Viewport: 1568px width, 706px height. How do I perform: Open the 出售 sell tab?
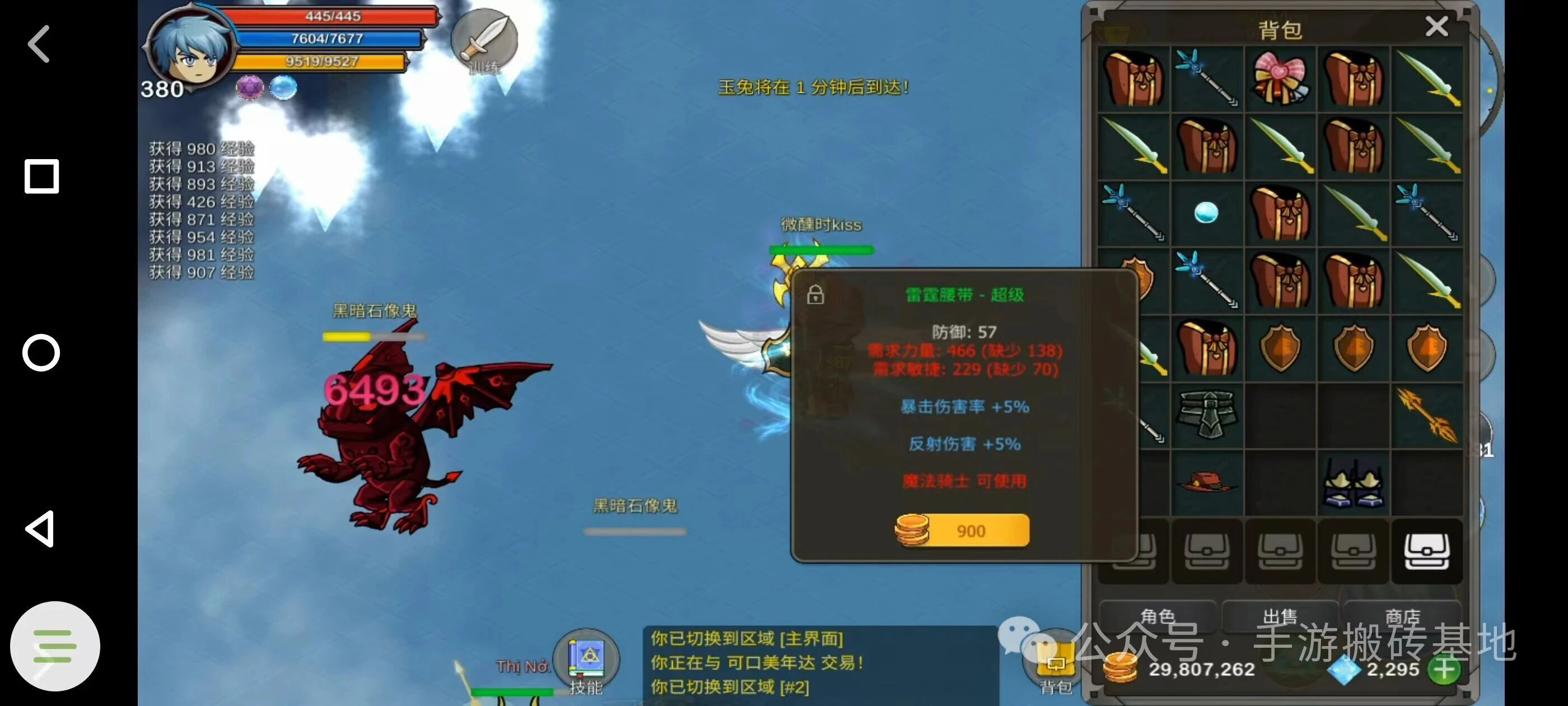point(1281,616)
